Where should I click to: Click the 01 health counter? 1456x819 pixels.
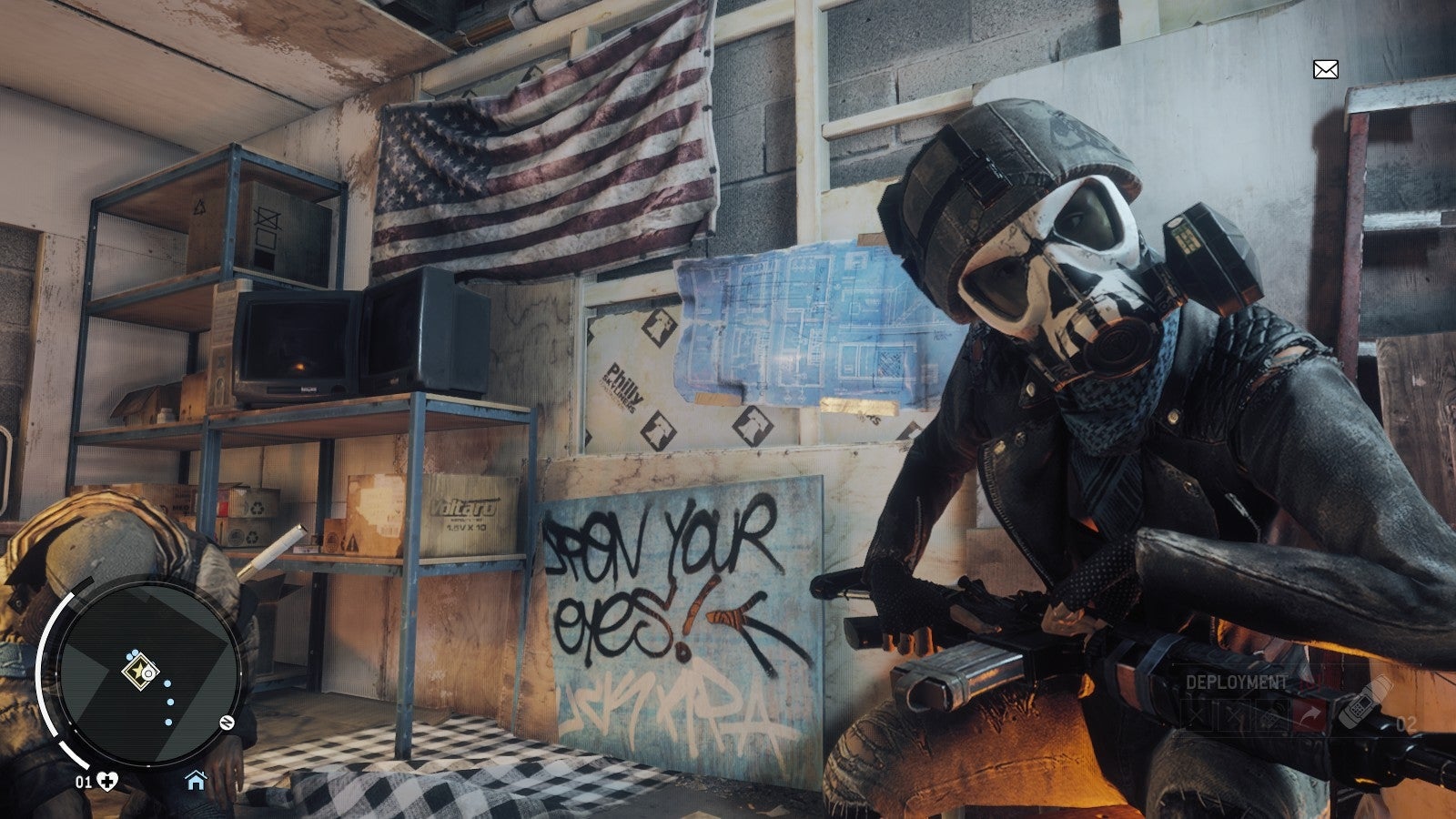click(83, 781)
